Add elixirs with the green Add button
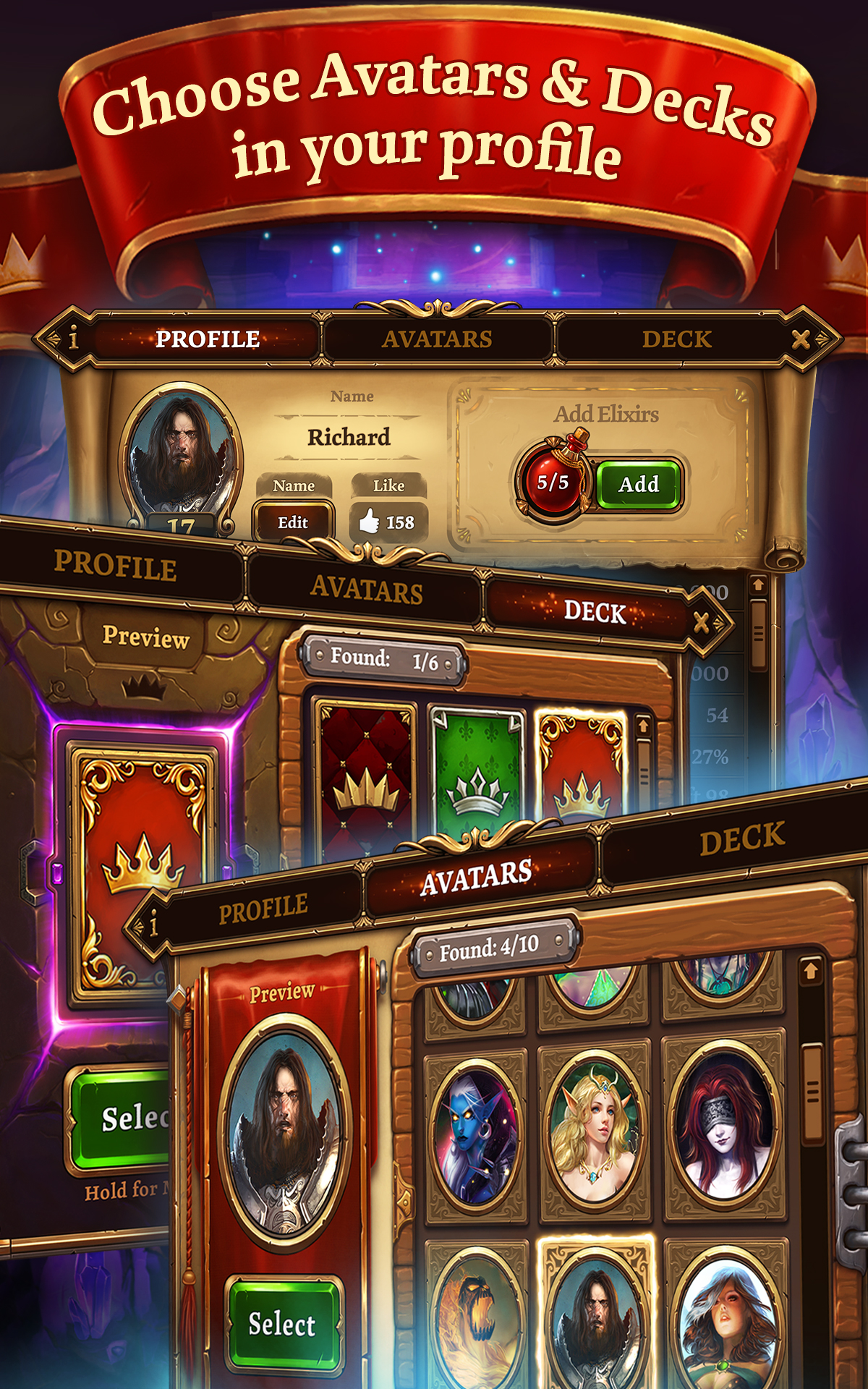This screenshot has height=1389, width=868. click(x=639, y=484)
